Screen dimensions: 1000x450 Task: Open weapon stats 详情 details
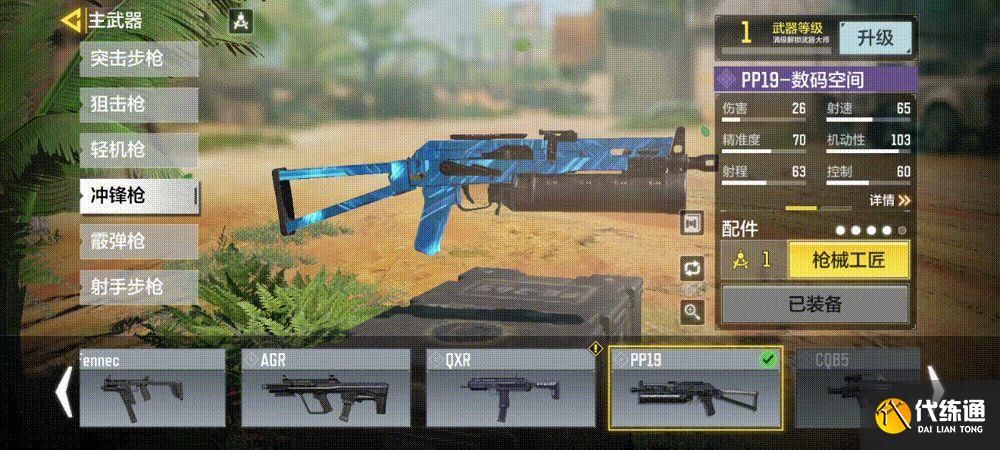coord(889,200)
